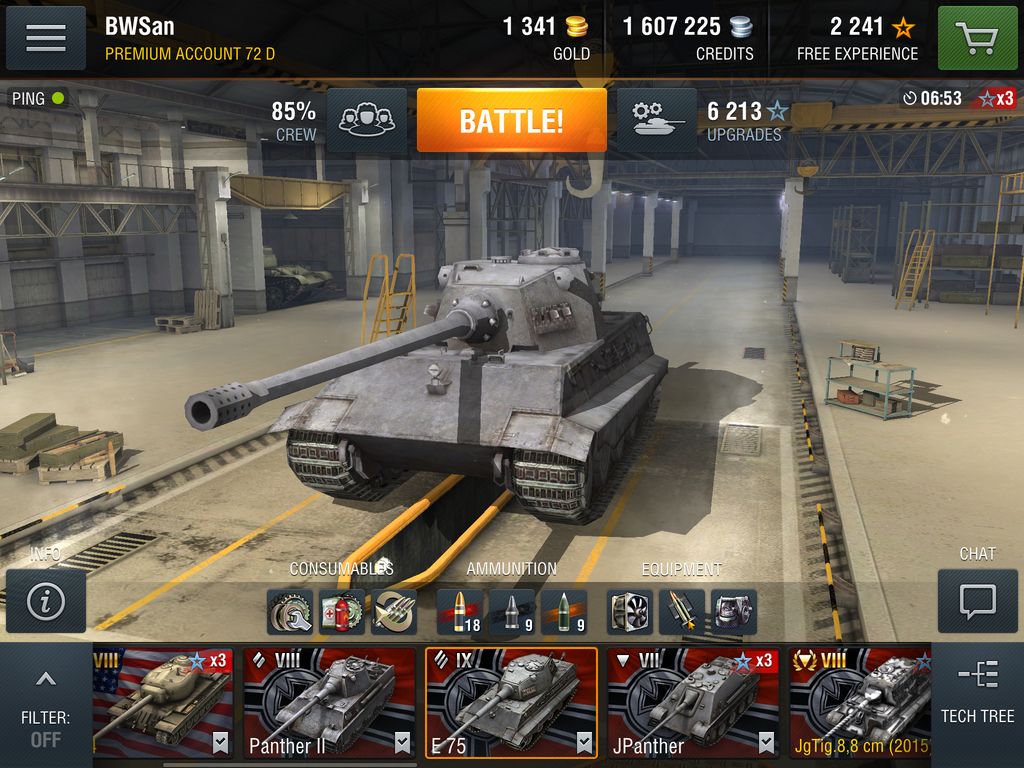This screenshot has height=768, width=1024.
Task: Select the gray-tipped ammo slot
Action: 512,611
